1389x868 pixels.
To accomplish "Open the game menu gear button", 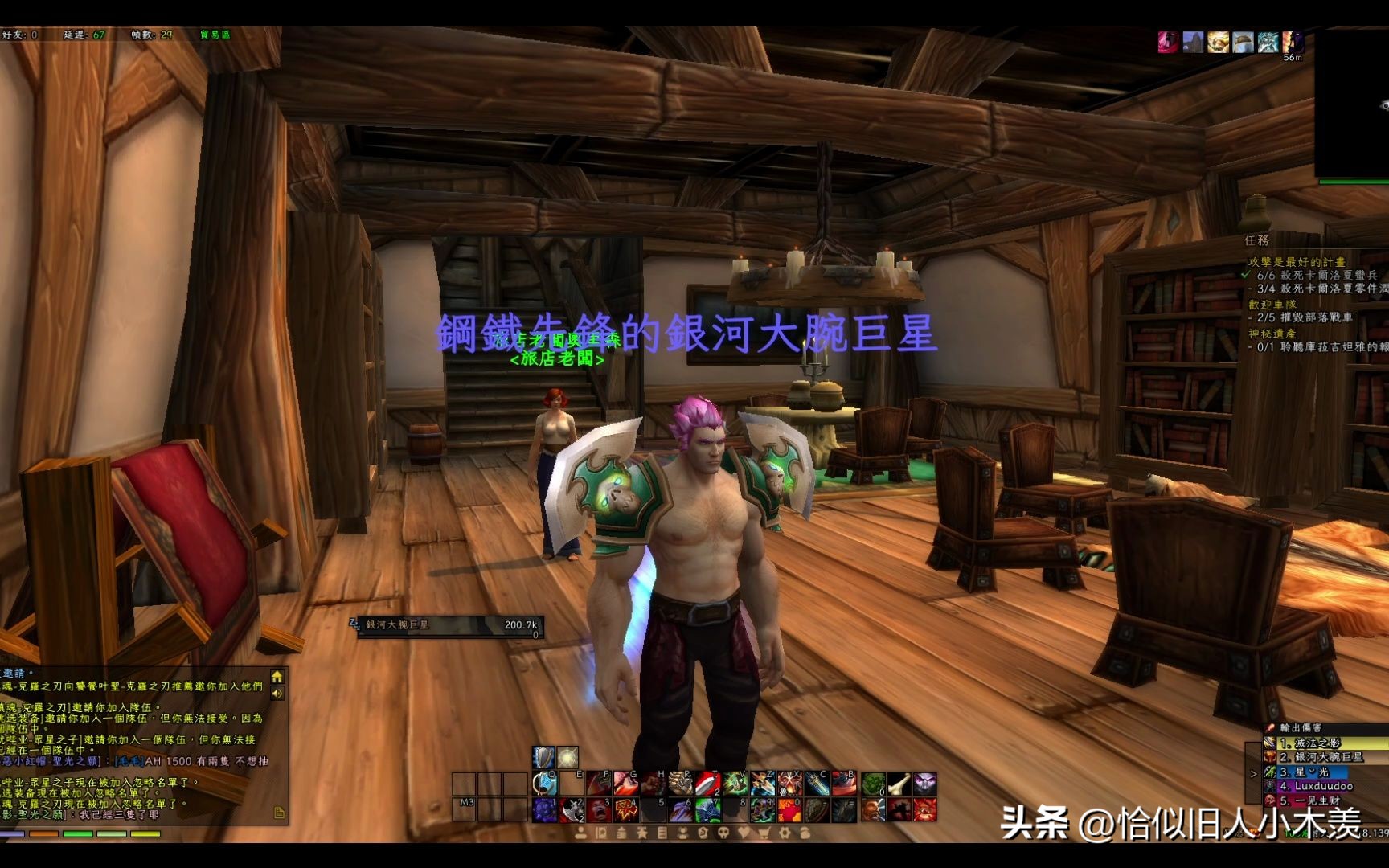I will click(x=784, y=833).
